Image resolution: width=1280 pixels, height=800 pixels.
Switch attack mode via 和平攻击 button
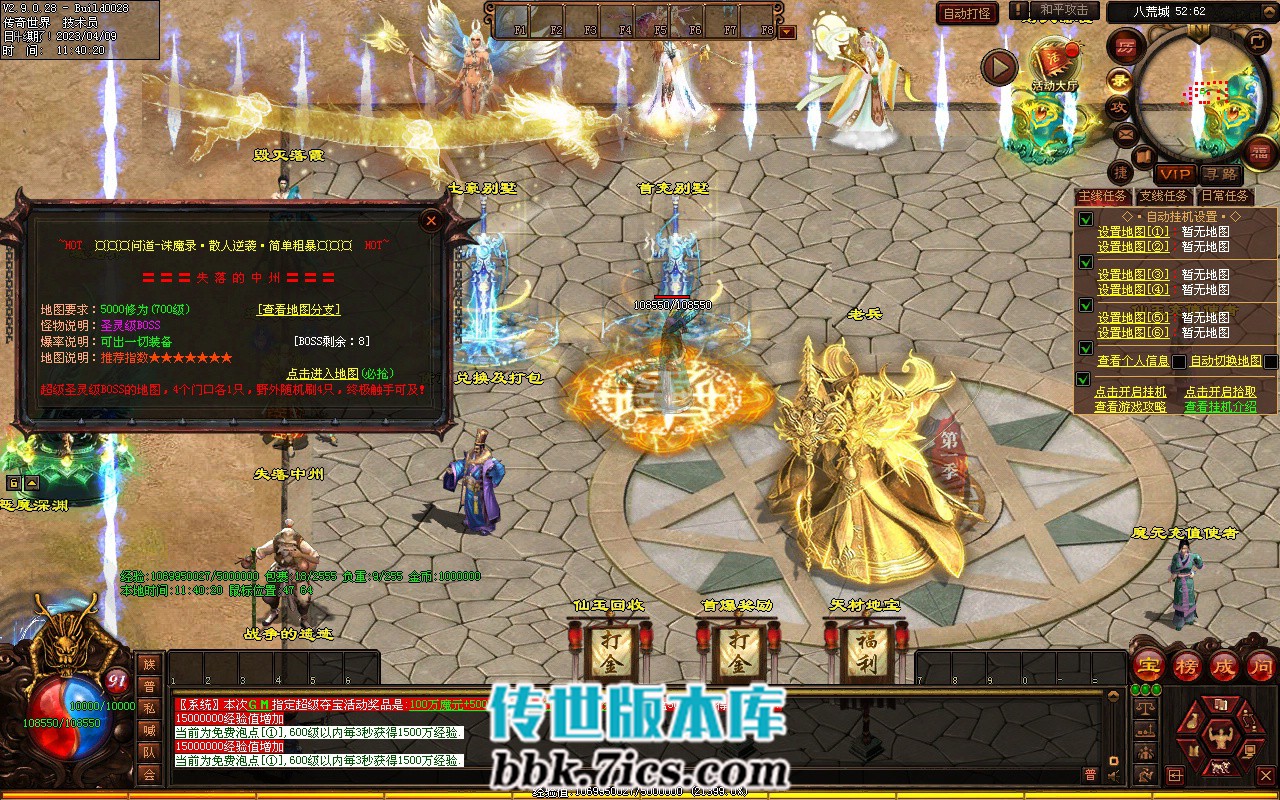(1064, 10)
